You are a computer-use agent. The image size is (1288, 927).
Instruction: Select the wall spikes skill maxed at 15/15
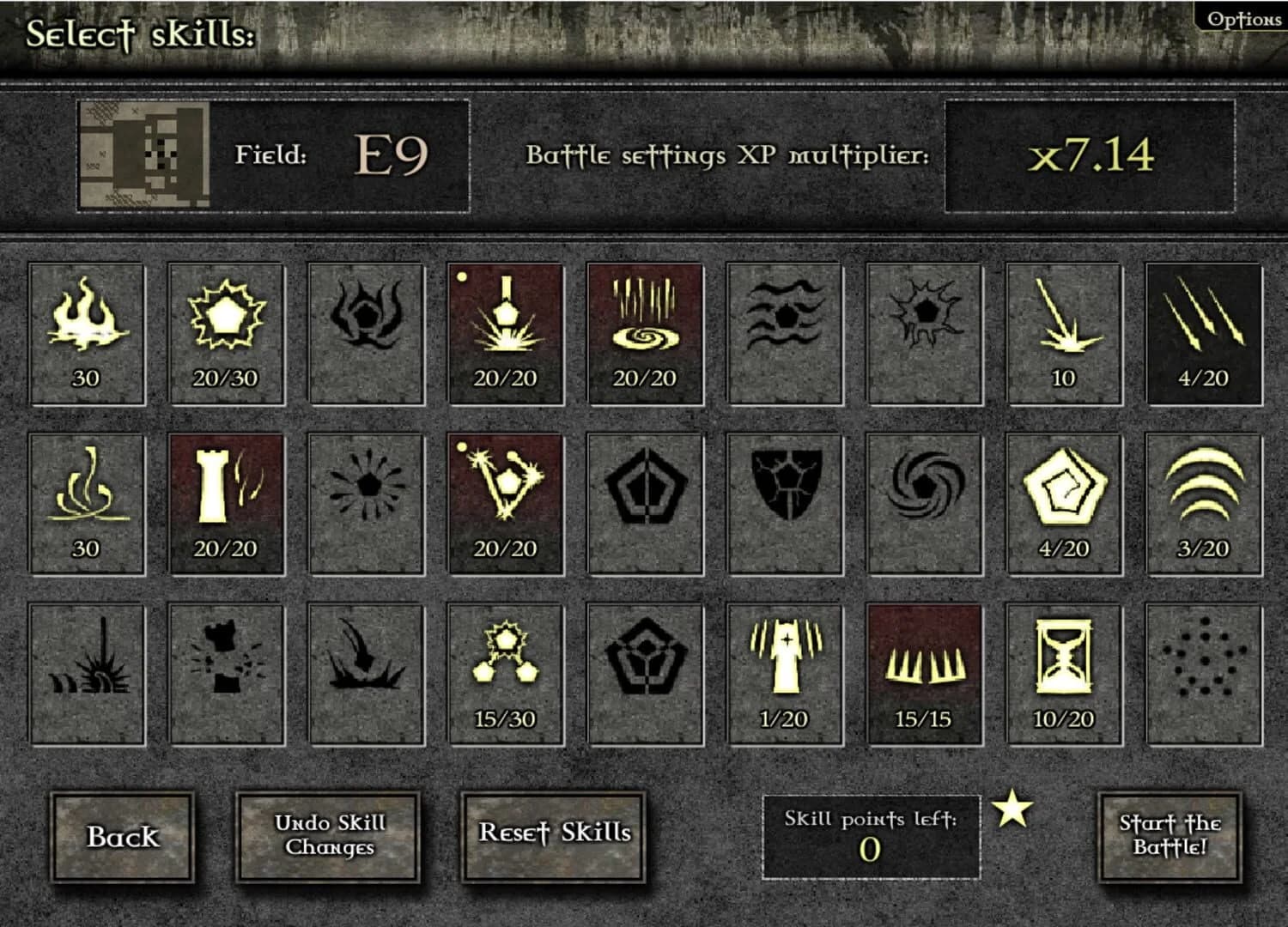coord(923,671)
